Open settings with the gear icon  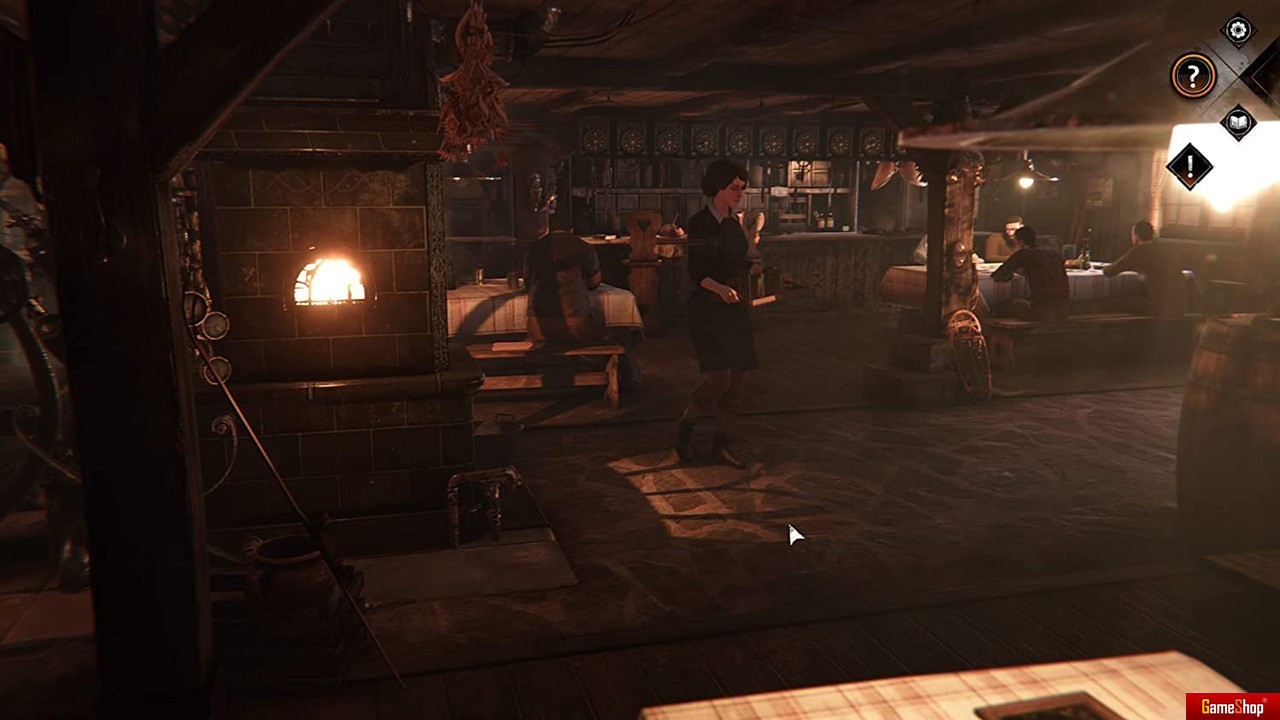pyautogui.click(x=1238, y=31)
